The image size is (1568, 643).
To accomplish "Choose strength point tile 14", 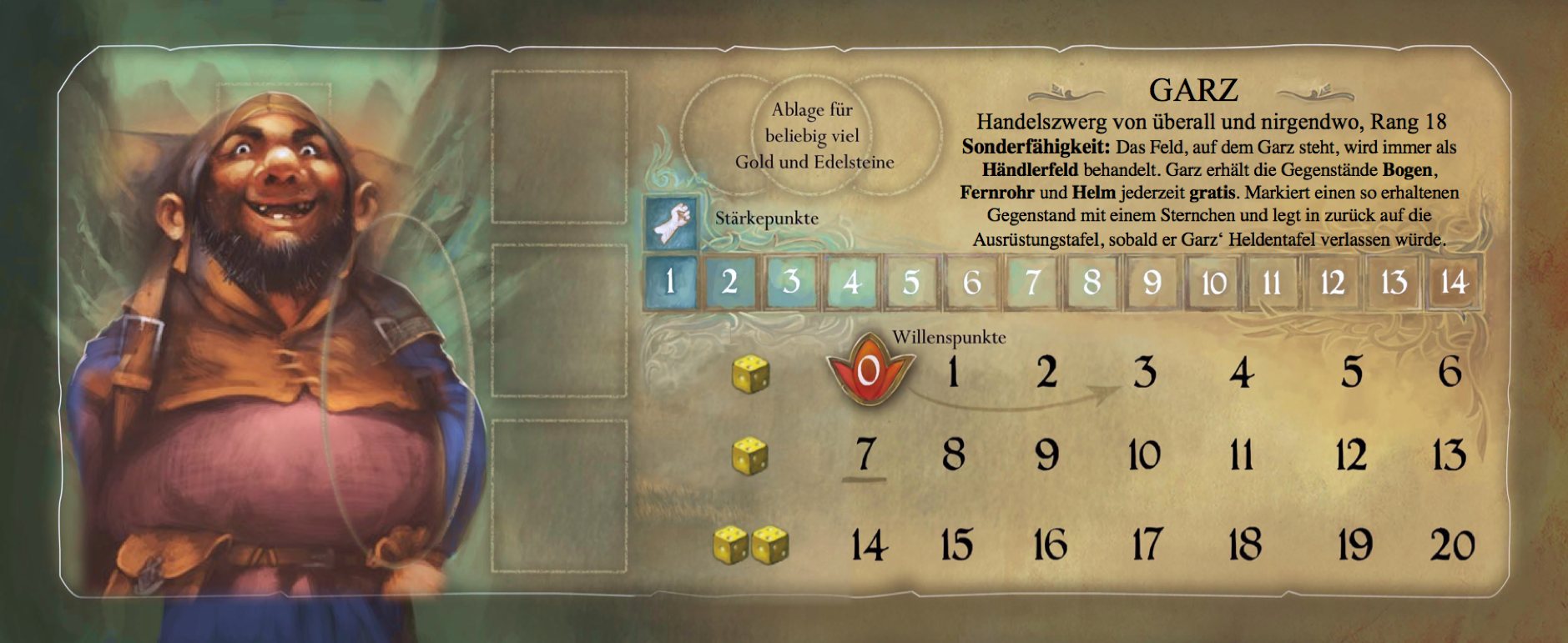I will (1453, 282).
